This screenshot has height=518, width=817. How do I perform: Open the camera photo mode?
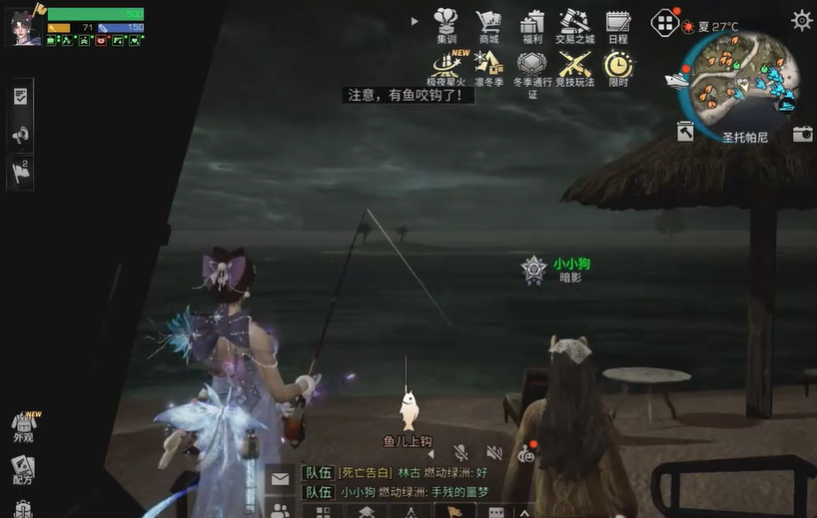click(x=802, y=133)
